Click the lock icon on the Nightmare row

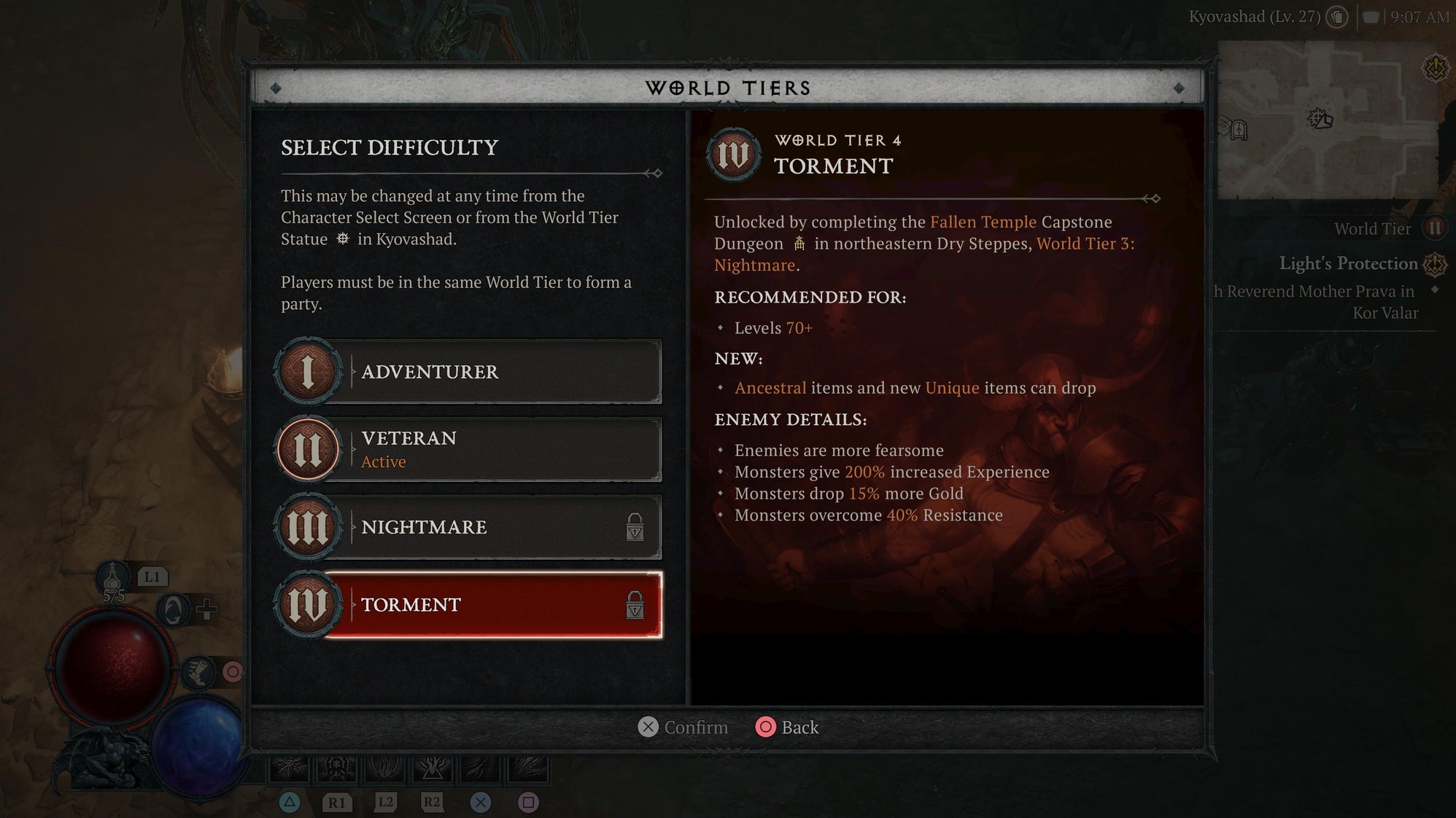pos(635,528)
